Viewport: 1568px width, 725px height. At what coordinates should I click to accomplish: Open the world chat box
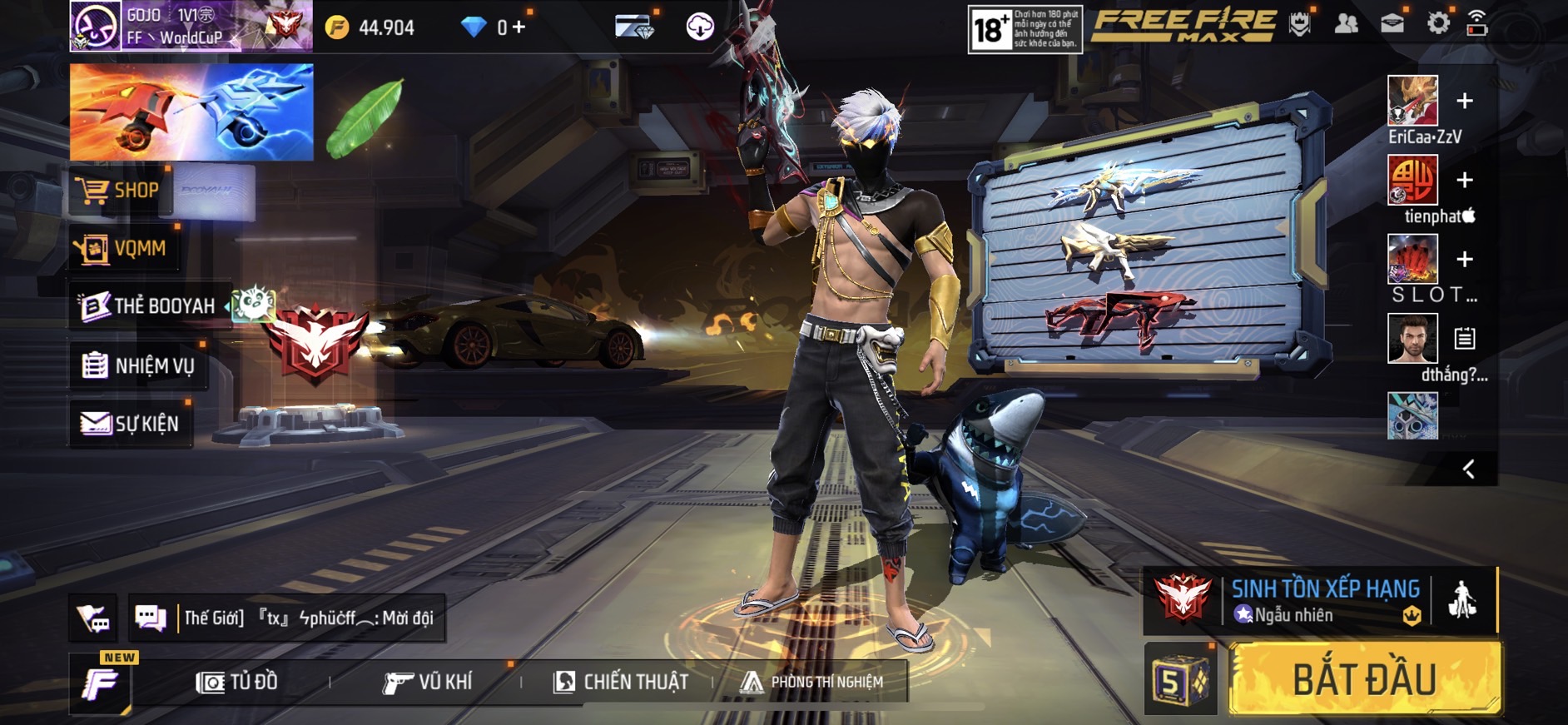coord(308,618)
